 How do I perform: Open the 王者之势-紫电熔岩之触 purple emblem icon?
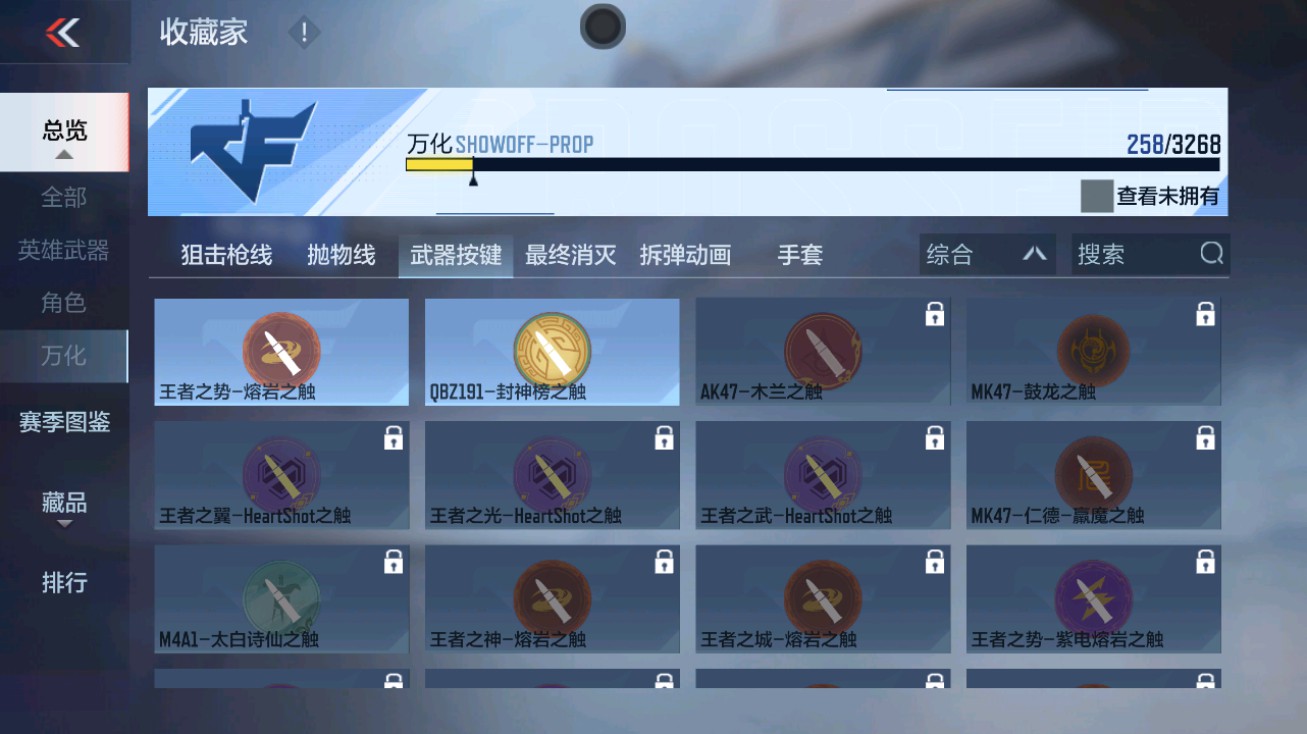[1093, 595]
